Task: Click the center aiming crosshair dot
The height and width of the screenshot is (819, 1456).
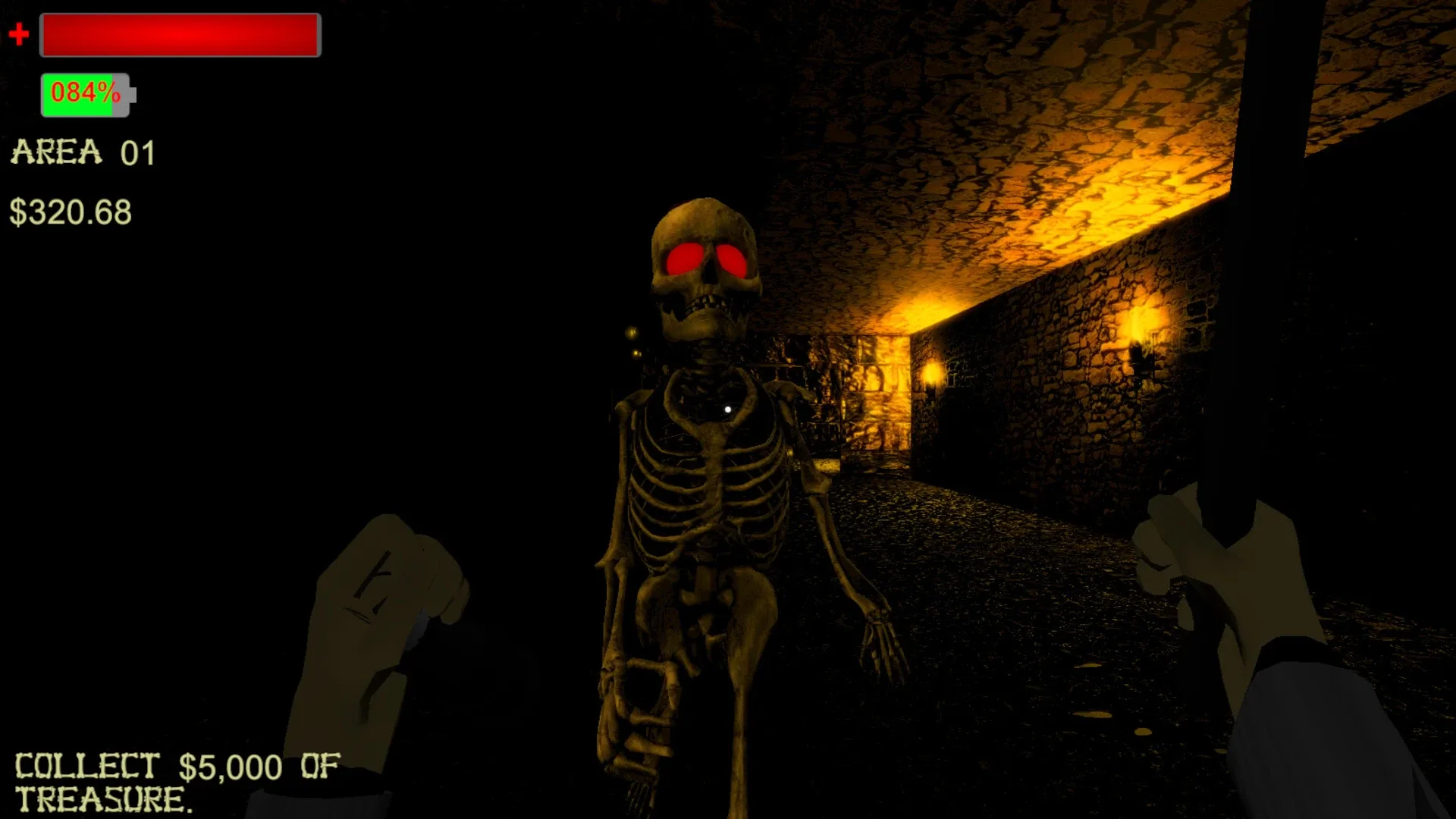Action: [728, 408]
